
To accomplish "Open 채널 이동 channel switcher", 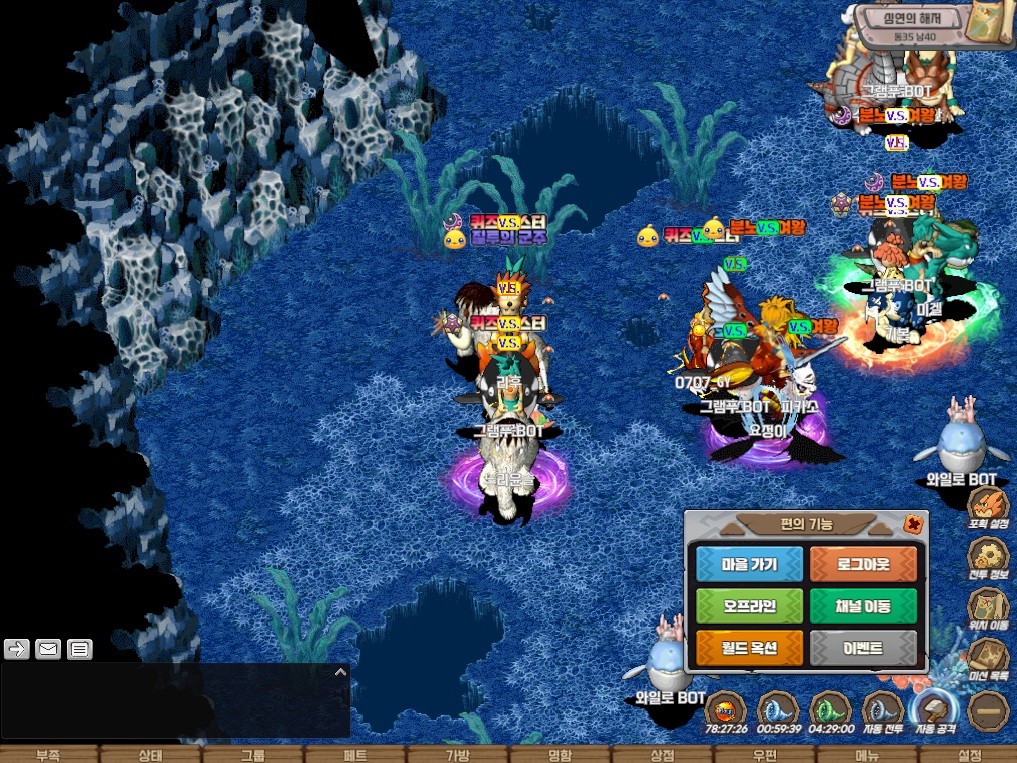I will click(863, 606).
